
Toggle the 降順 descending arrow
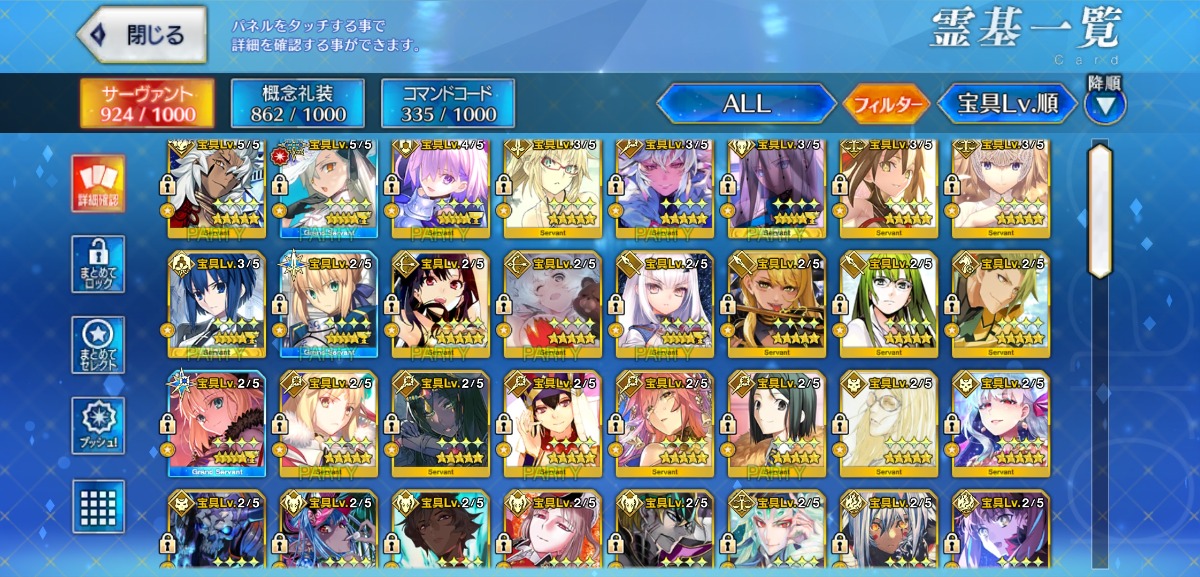click(1105, 102)
